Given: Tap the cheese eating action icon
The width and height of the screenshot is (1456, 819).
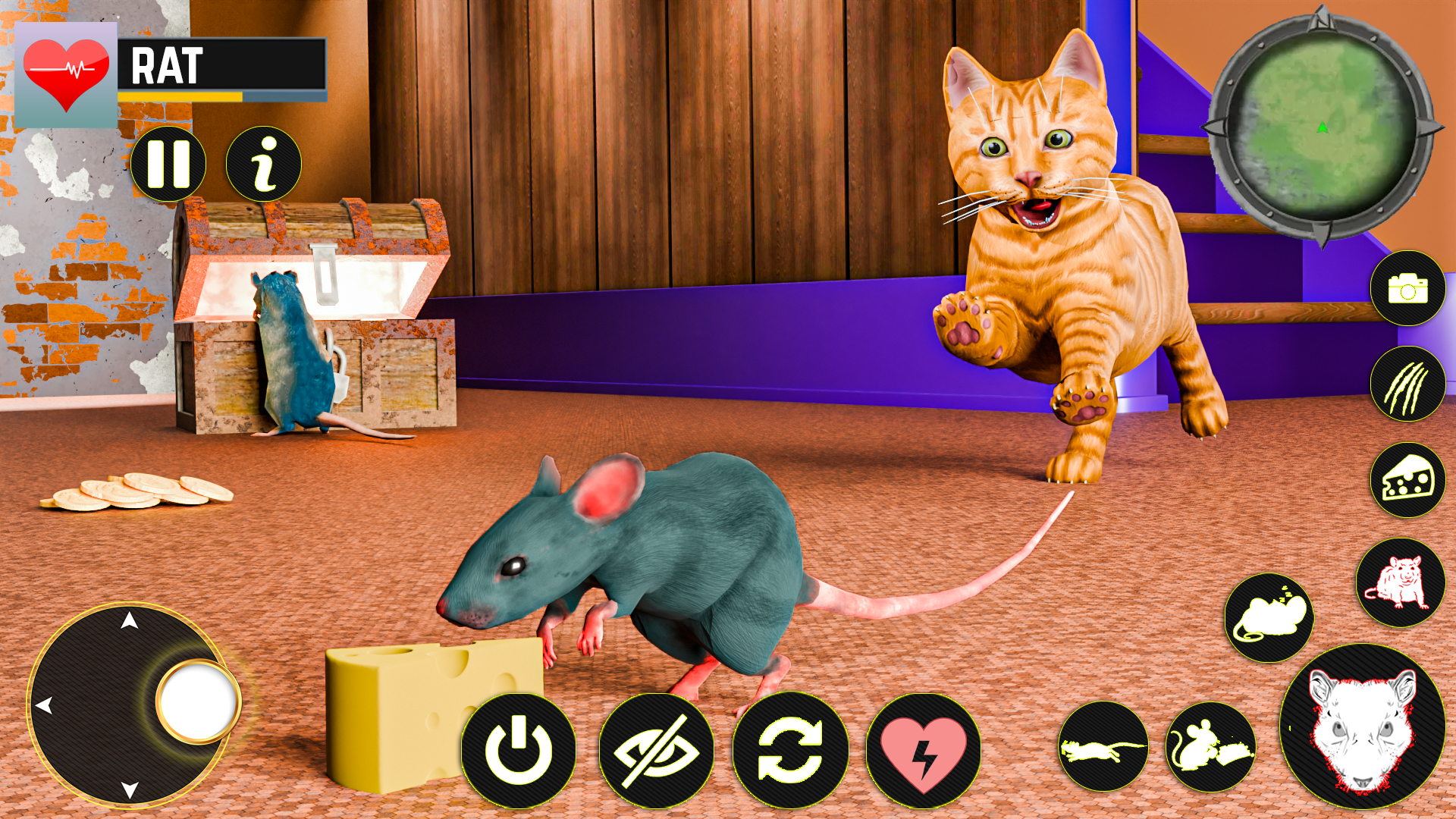Looking at the screenshot, I should pyautogui.click(x=1407, y=479).
